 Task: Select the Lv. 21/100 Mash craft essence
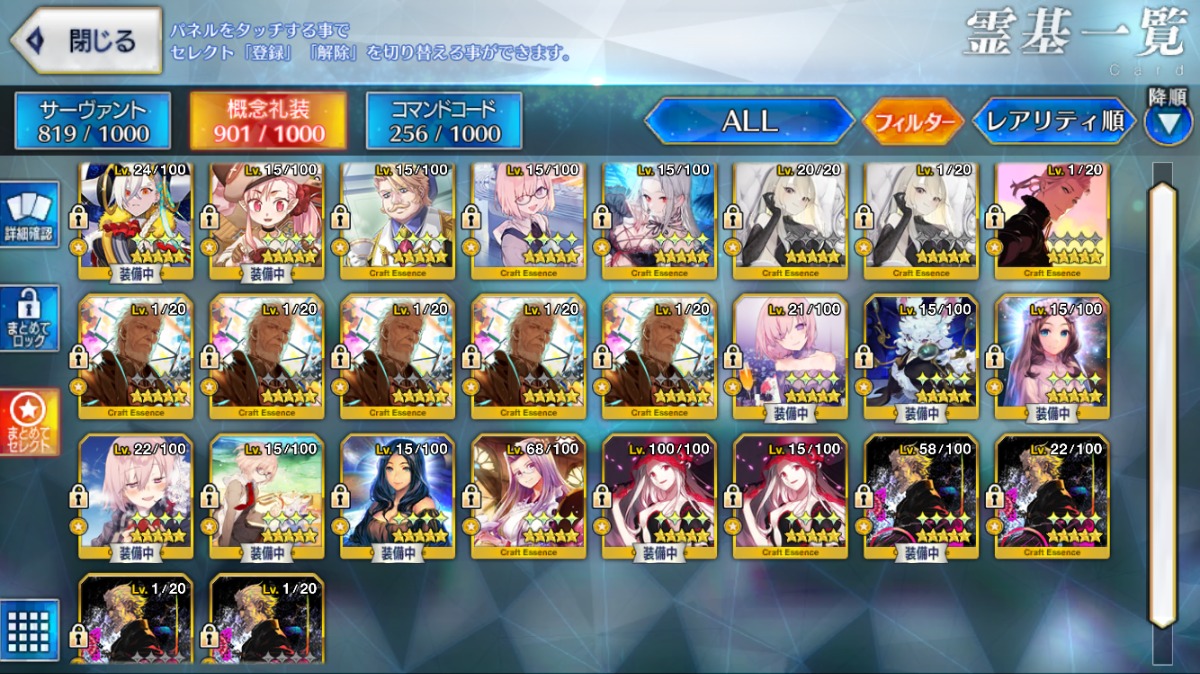[790, 356]
